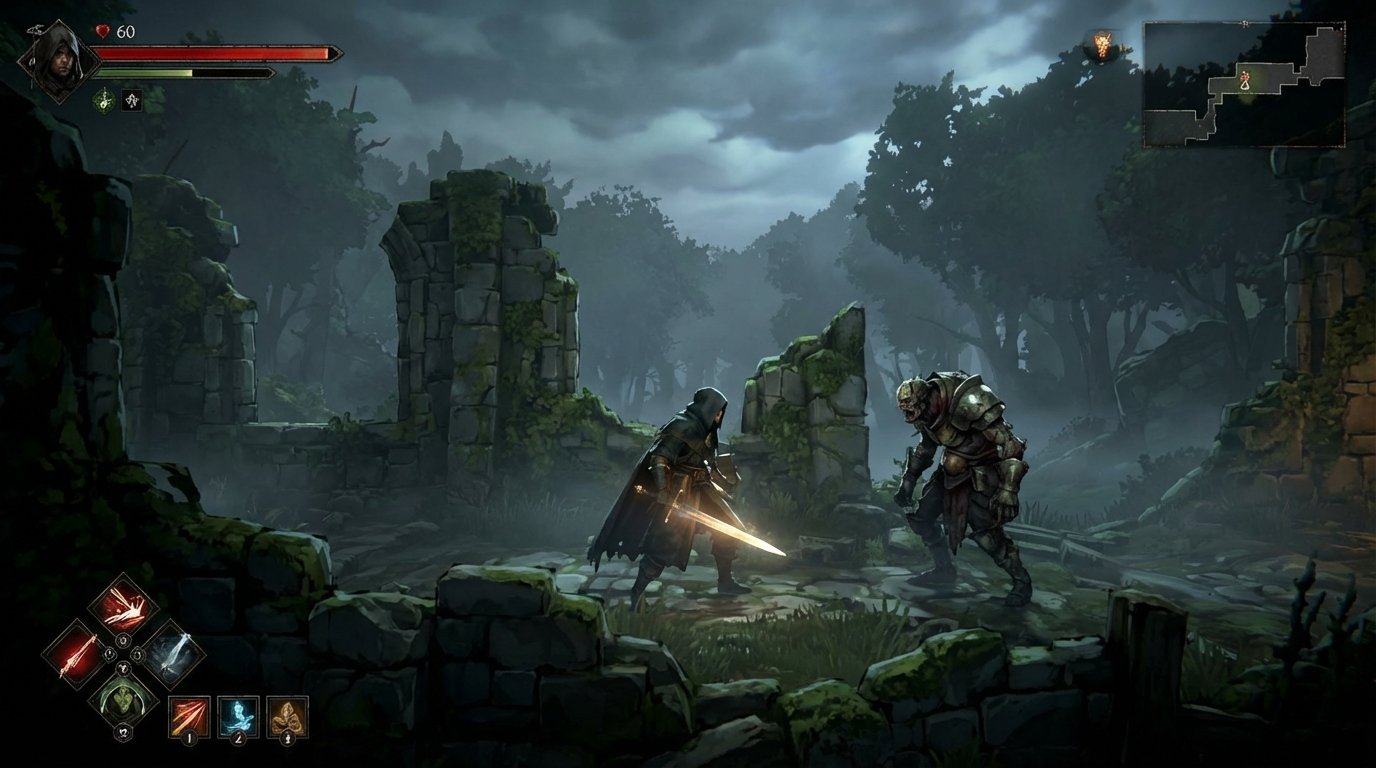Click the cooldown circle below the top diamond ability
The width and height of the screenshot is (1376, 768).
(122, 640)
